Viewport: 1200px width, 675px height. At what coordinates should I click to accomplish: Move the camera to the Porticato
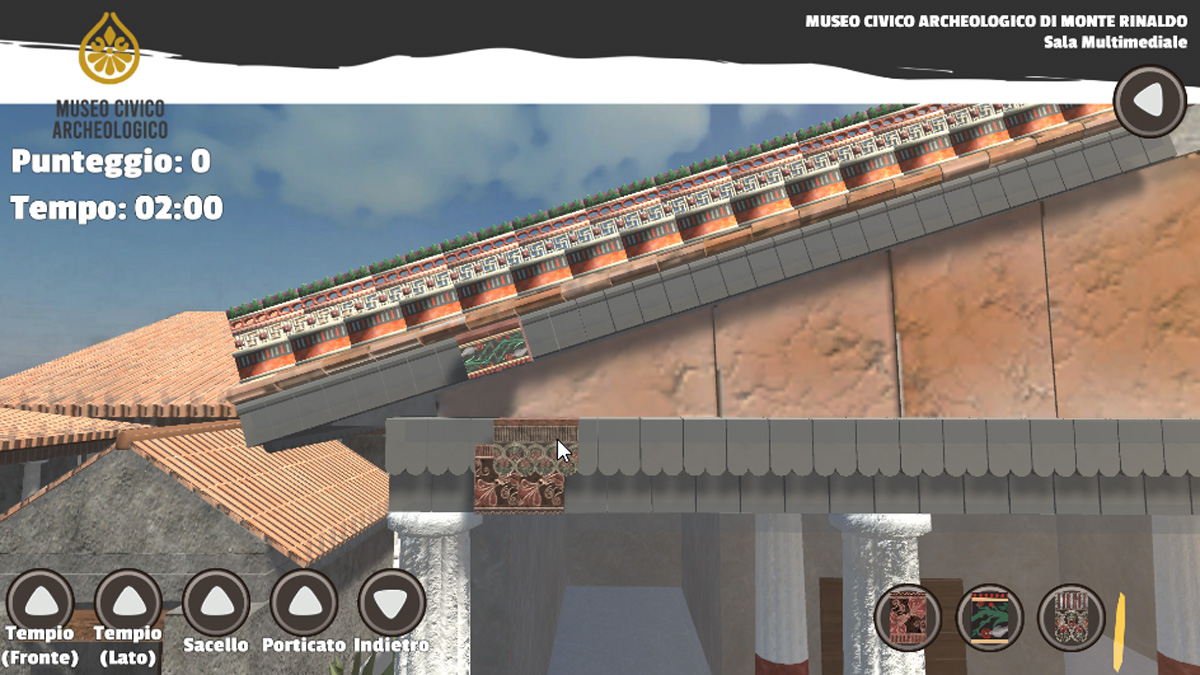pyautogui.click(x=304, y=602)
